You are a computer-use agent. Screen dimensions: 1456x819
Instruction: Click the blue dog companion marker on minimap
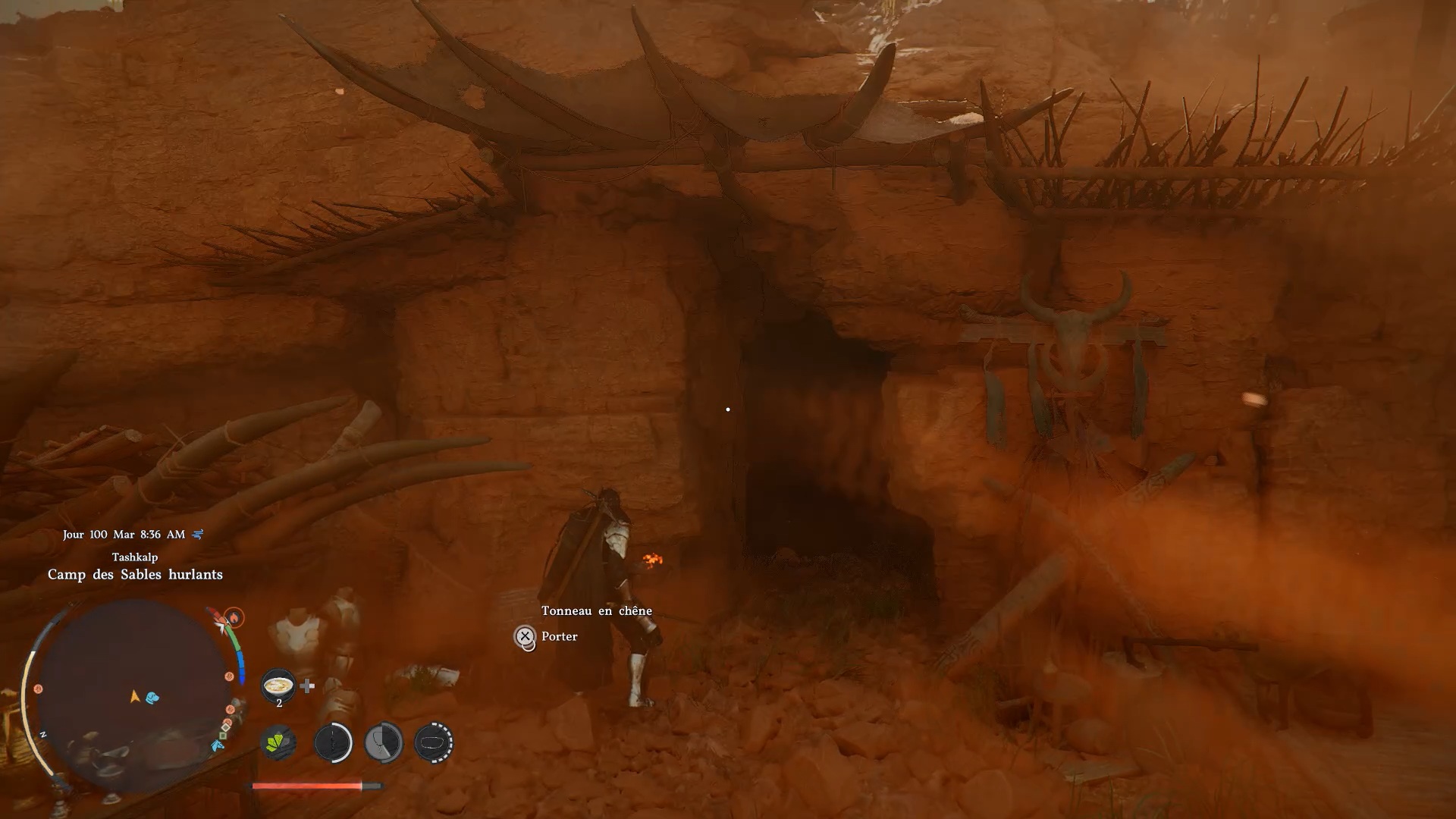[x=152, y=697]
